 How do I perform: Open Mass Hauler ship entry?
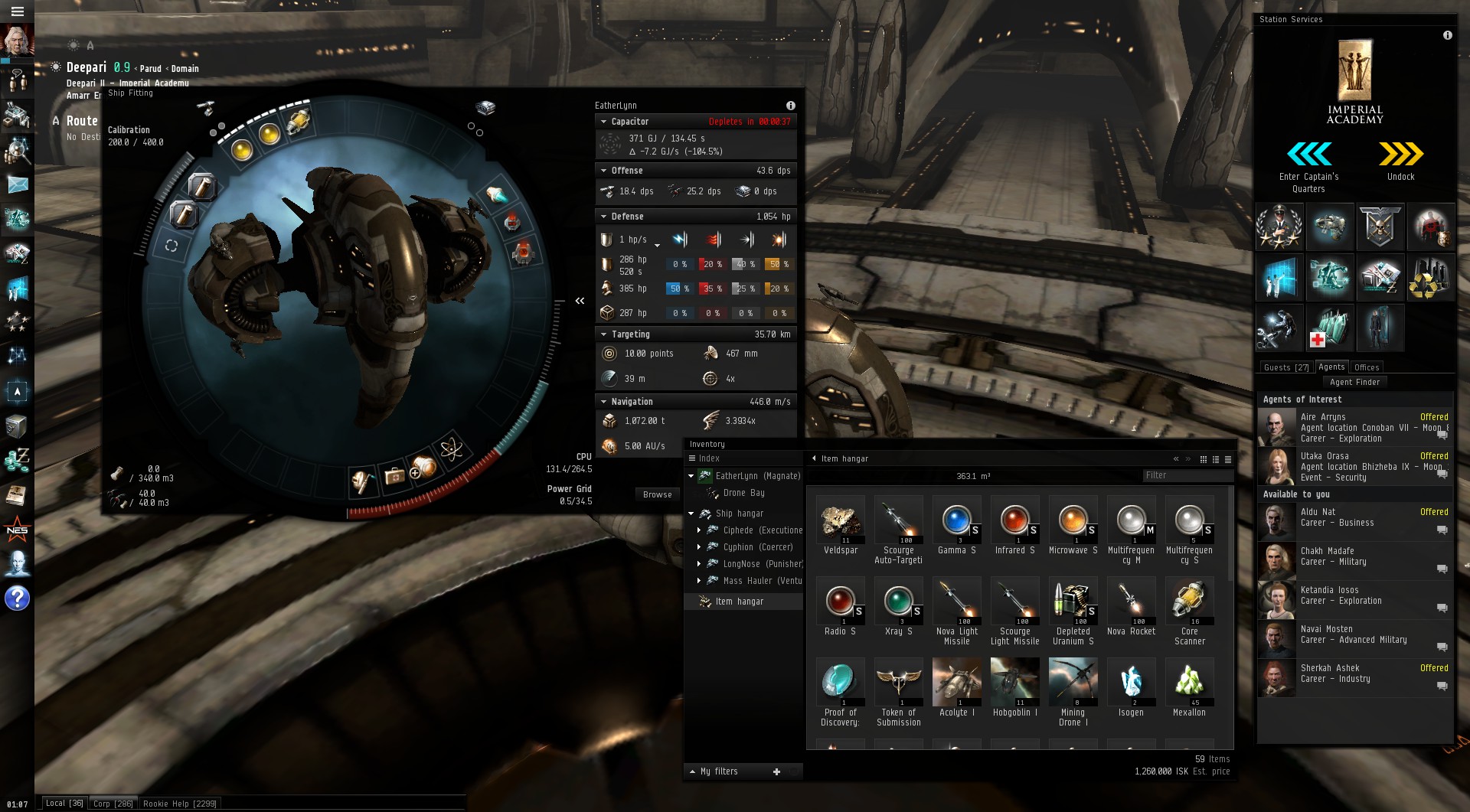[762, 581]
